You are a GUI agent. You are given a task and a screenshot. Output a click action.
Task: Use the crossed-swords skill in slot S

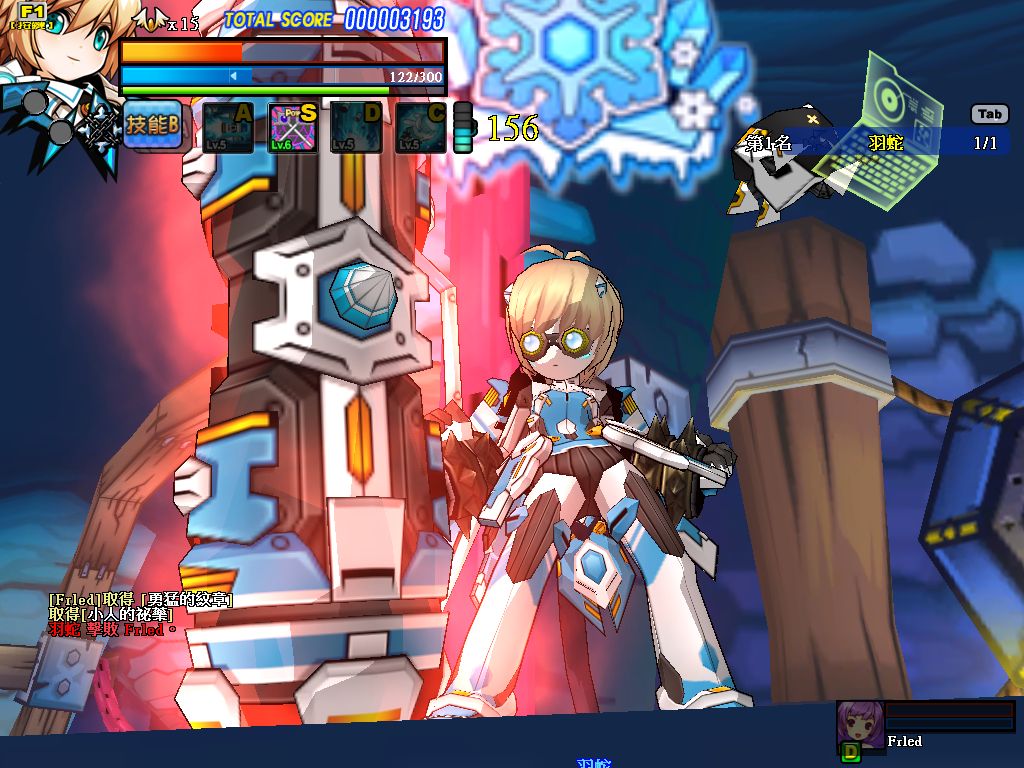[x=293, y=128]
